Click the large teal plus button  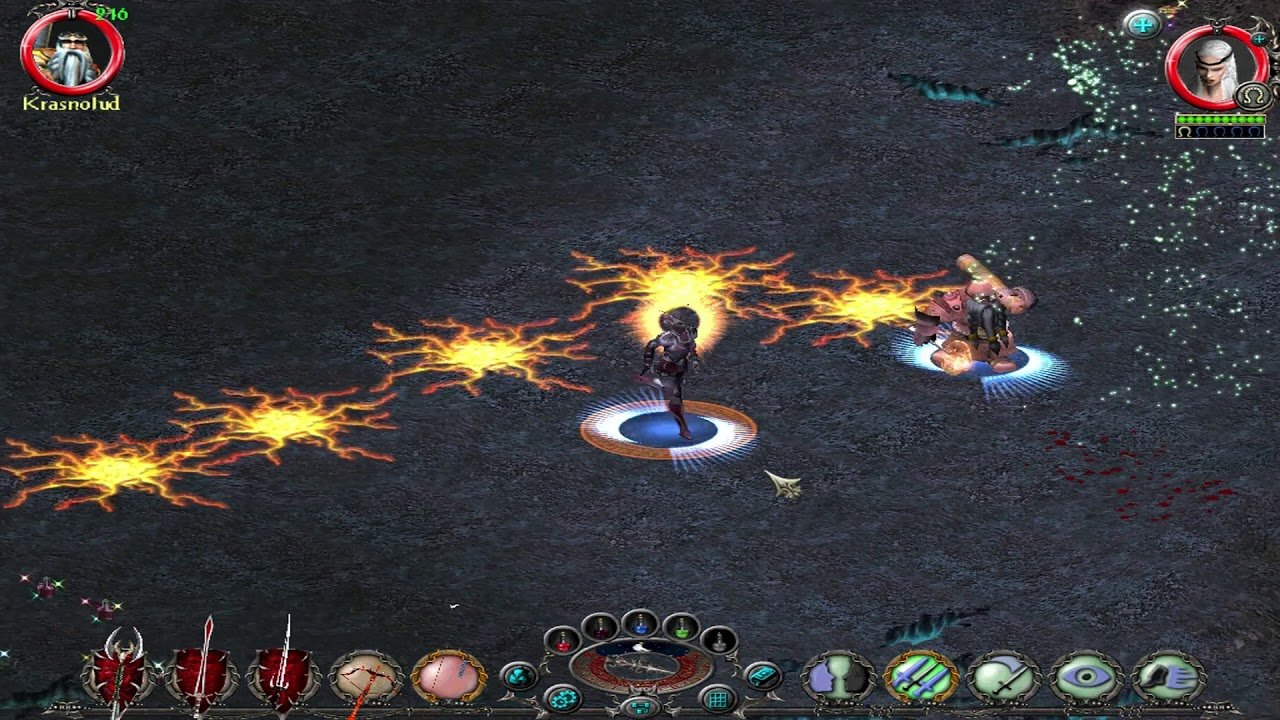tap(1142, 24)
